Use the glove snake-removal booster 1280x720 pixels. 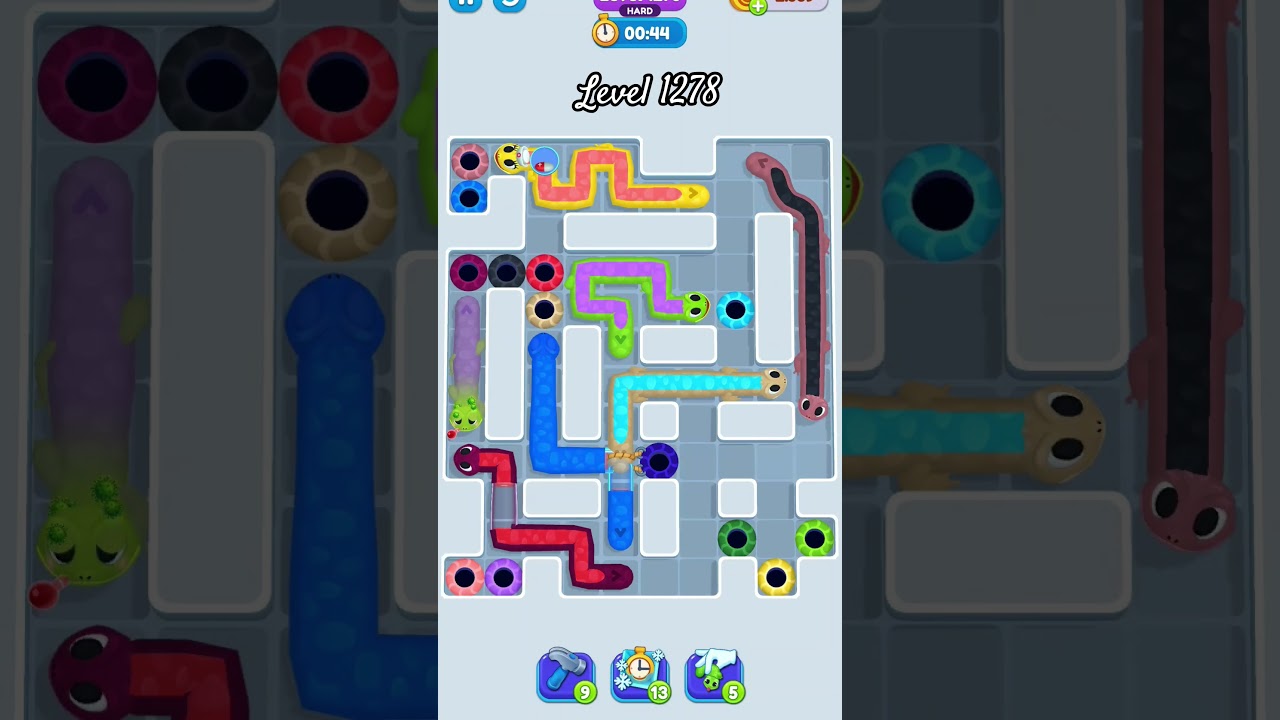[715, 676]
